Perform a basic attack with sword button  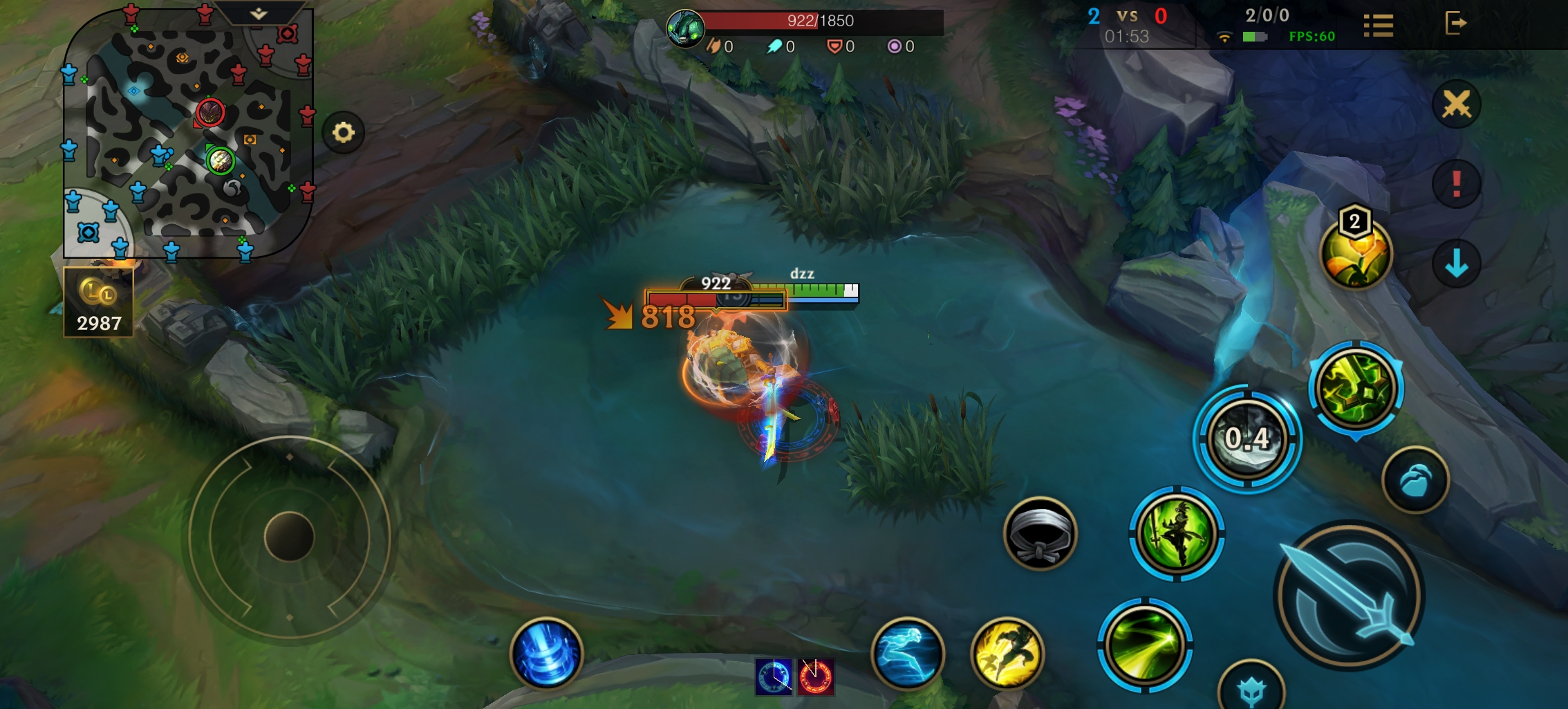[x=1348, y=596]
